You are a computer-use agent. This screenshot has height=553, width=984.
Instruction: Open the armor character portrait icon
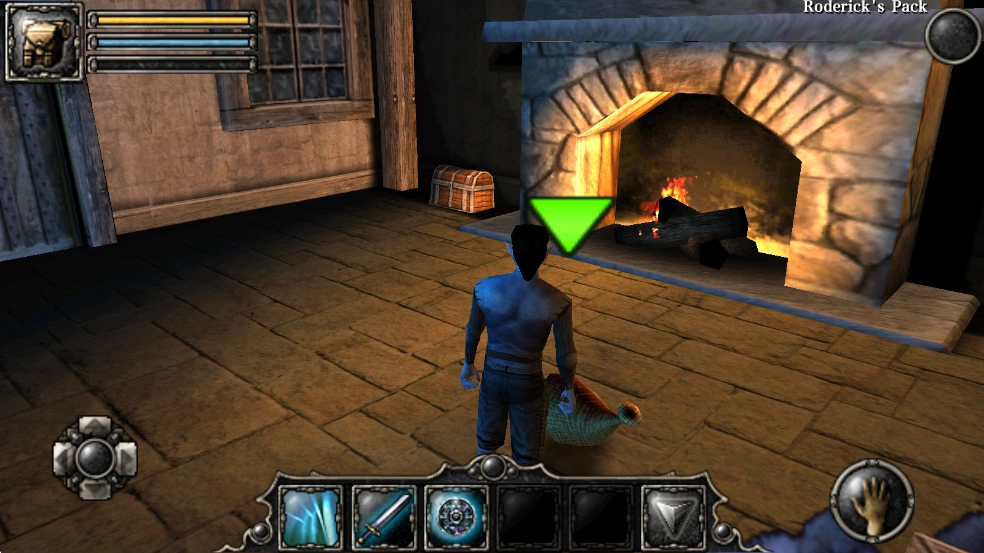coord(44,41)
